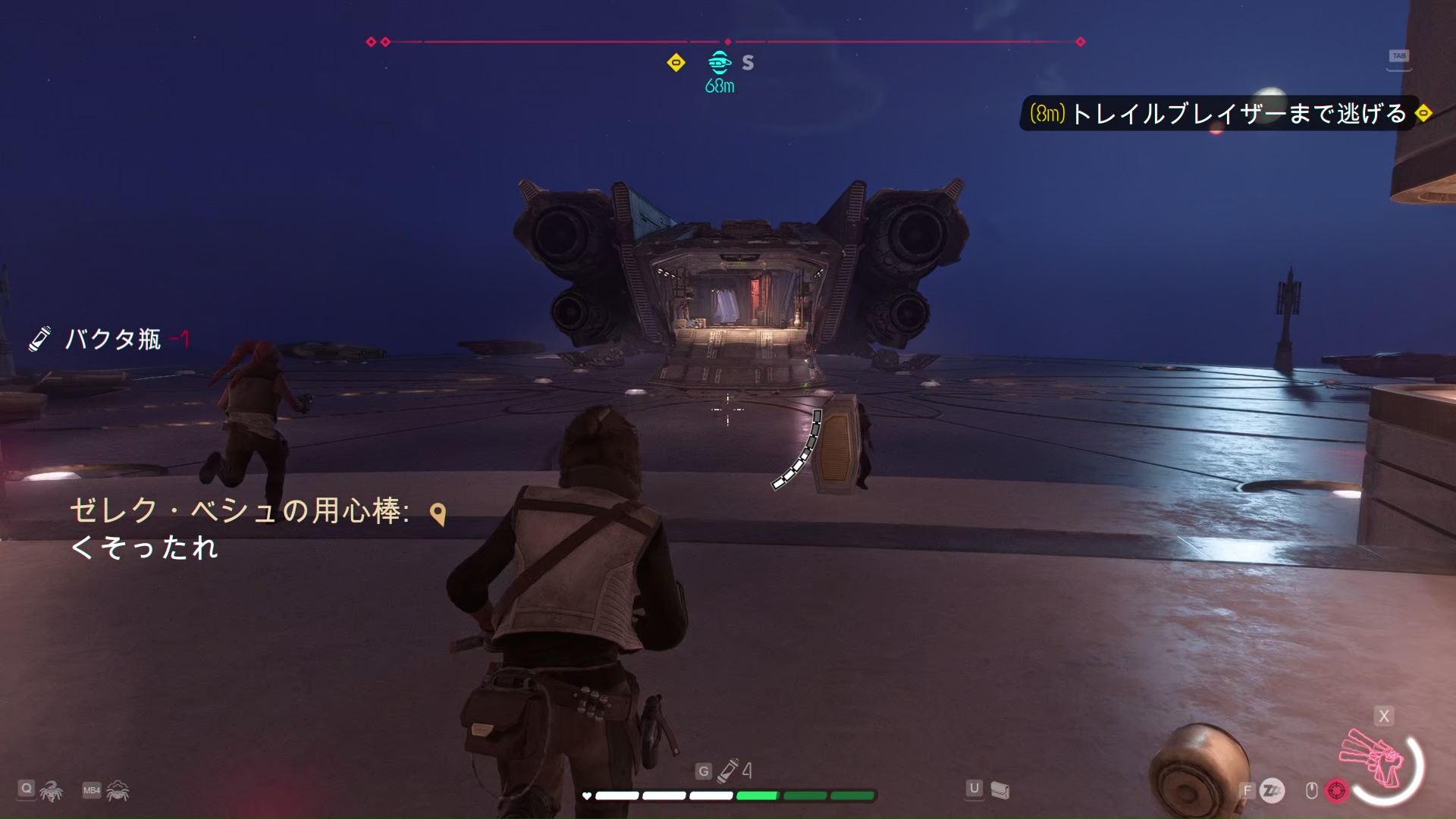Use the bacta vial heal icon
The height and width of the screenshot is (819, 1456).
pos(729,770)
